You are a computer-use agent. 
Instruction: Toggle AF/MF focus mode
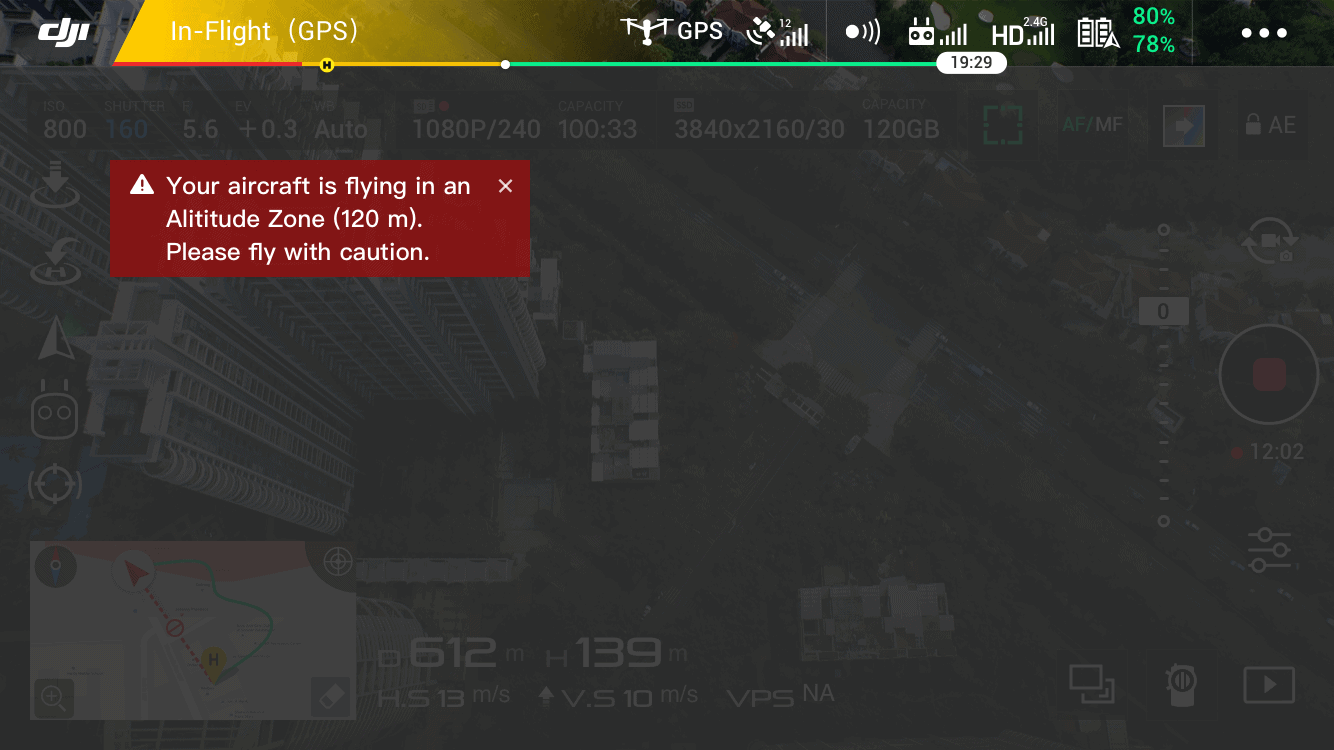(1092, 125)
